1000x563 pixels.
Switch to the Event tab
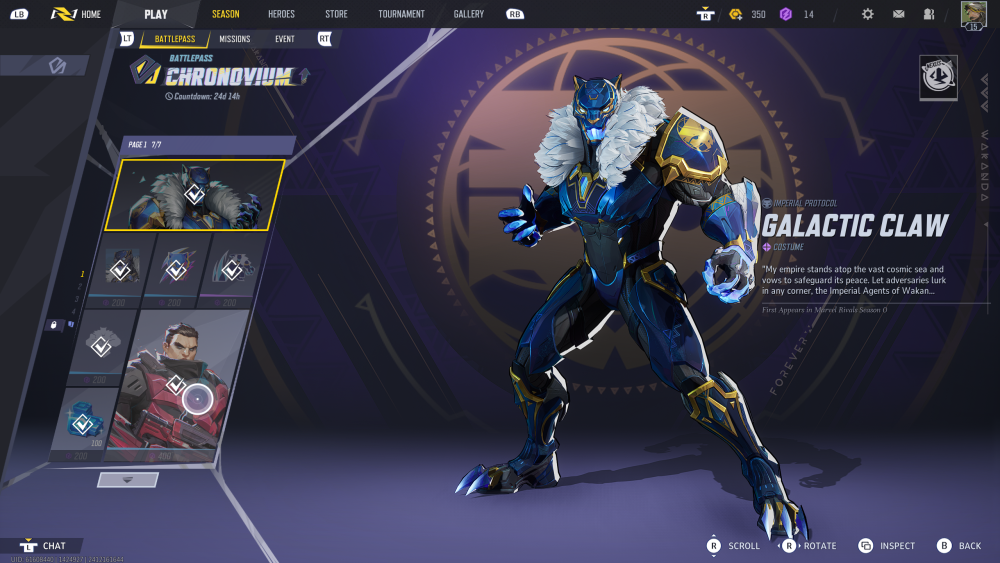[285, 39]
